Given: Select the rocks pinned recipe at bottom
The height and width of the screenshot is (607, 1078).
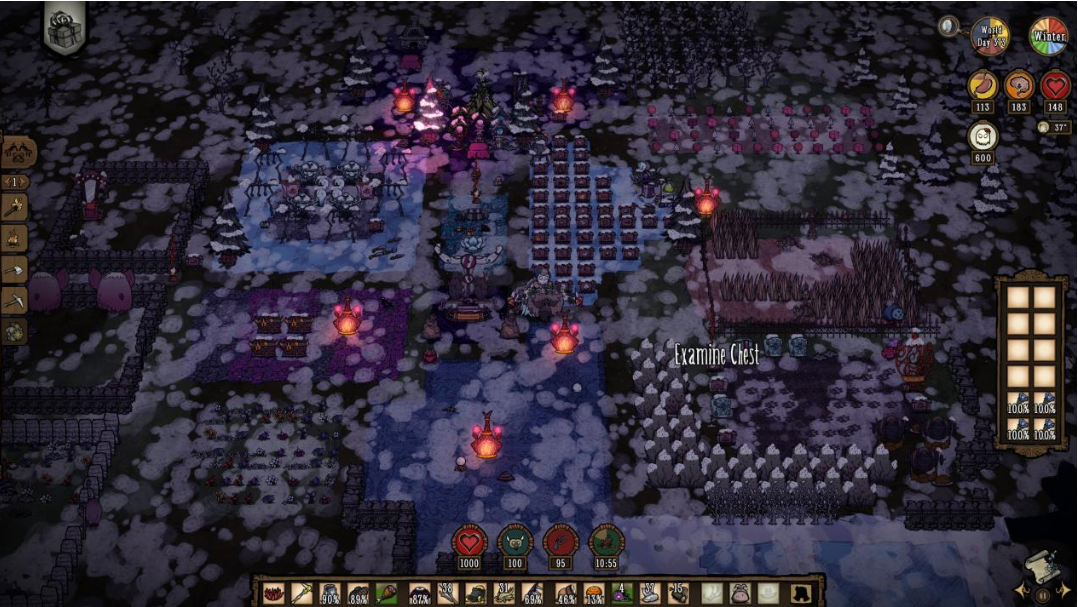Looking at the screenshot, I should [15, 330].
